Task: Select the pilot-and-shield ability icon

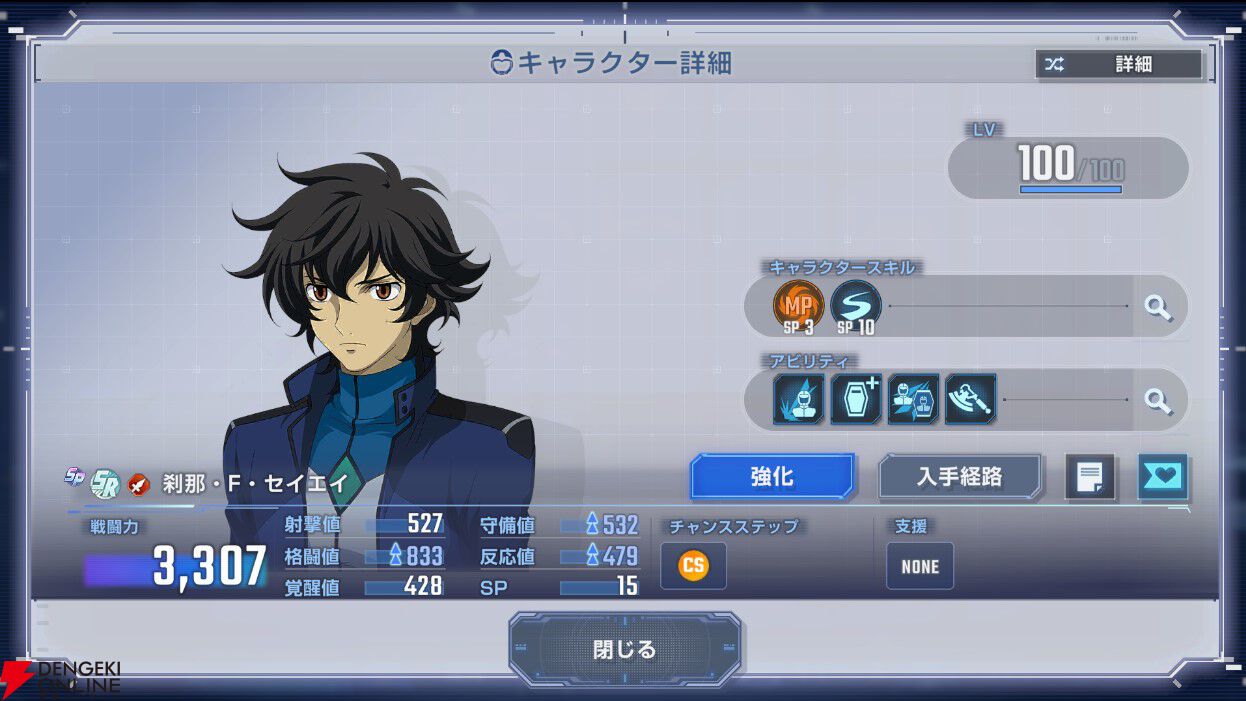Action: 913,399
